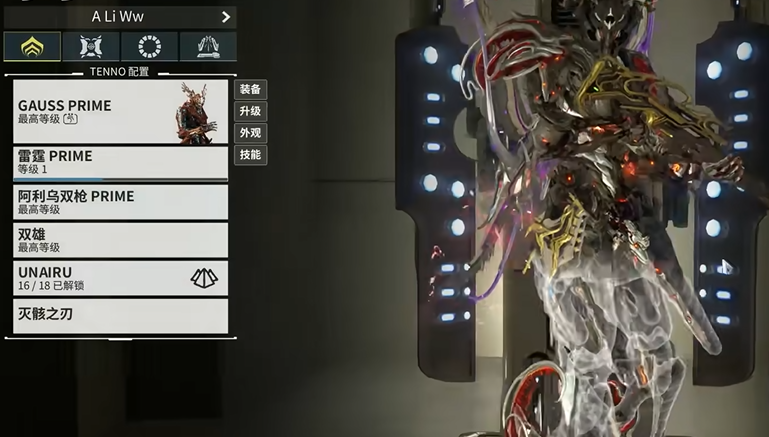Image resolution: width=769 pixels, height=437 pixels.
Task: Open the UNAIRU focus school slot
Action: tap(120, 278)
